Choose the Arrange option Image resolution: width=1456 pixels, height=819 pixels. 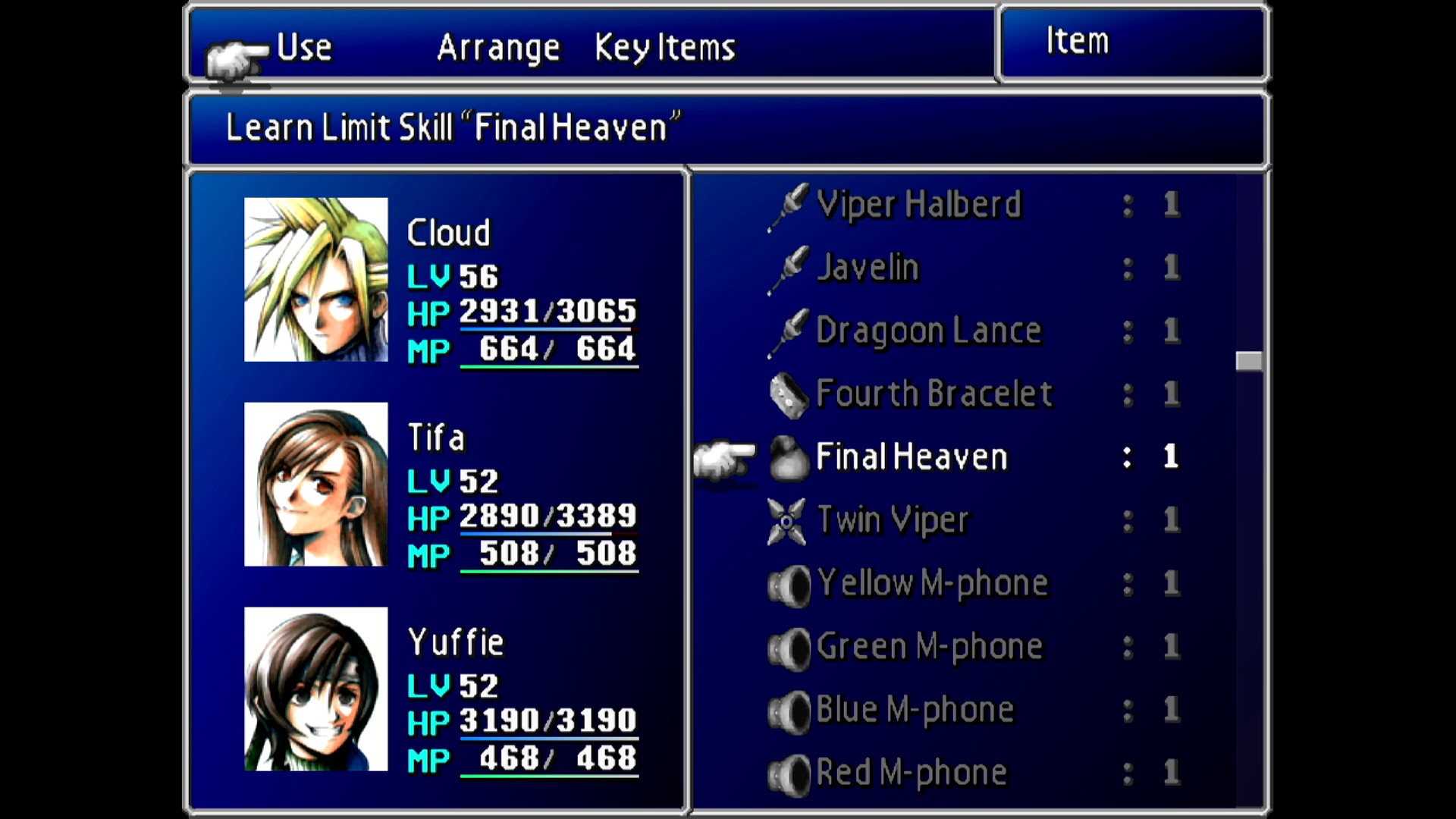(x=498, y=48)
